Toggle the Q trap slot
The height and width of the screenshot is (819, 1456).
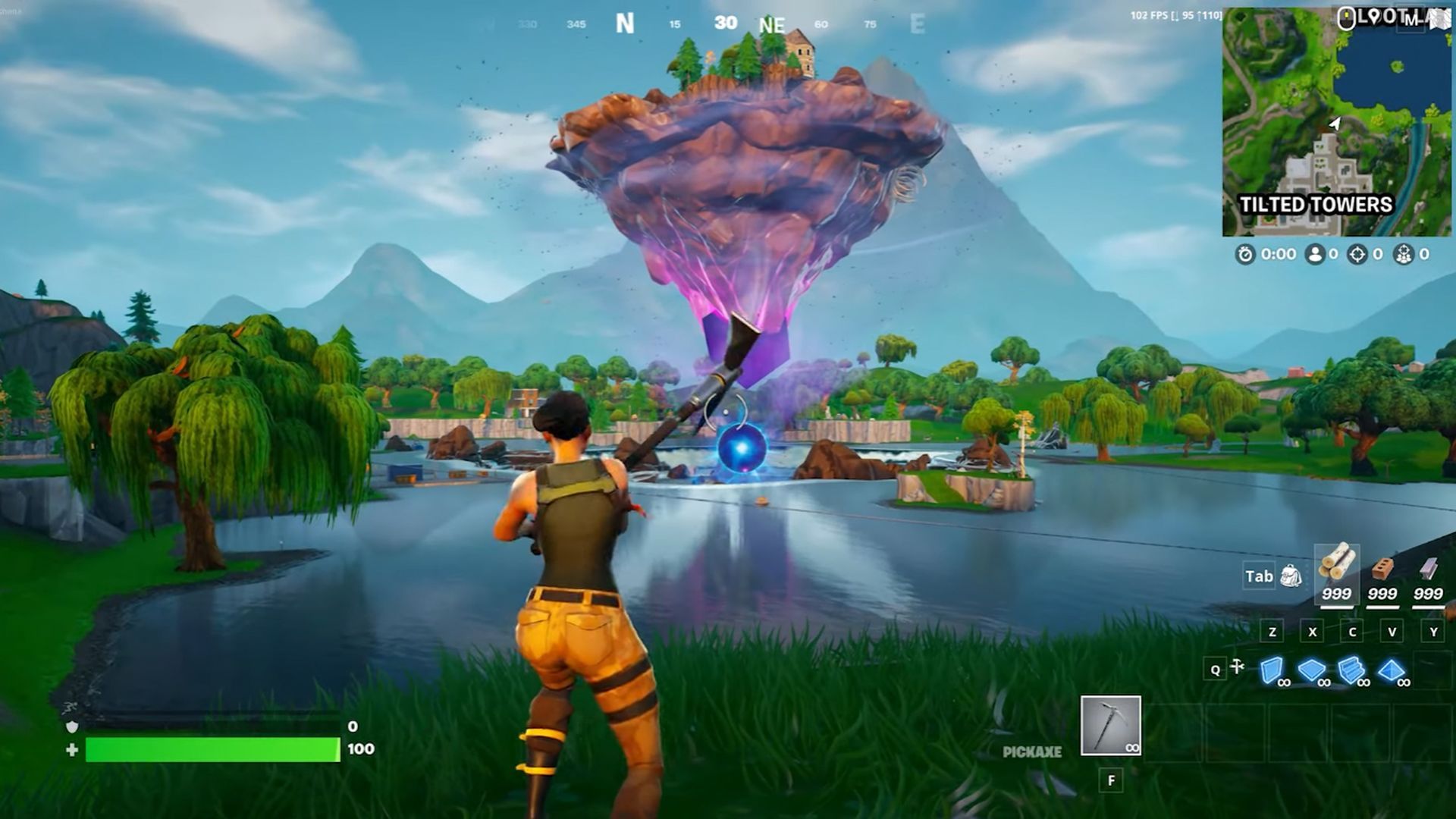point(1216,670)
